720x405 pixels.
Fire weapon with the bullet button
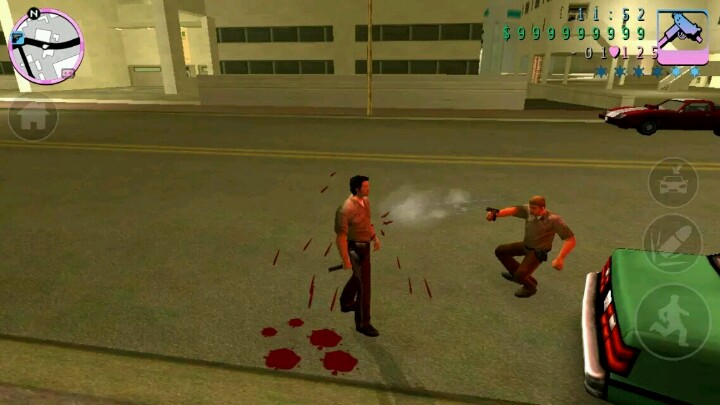[x=670, y=242]
